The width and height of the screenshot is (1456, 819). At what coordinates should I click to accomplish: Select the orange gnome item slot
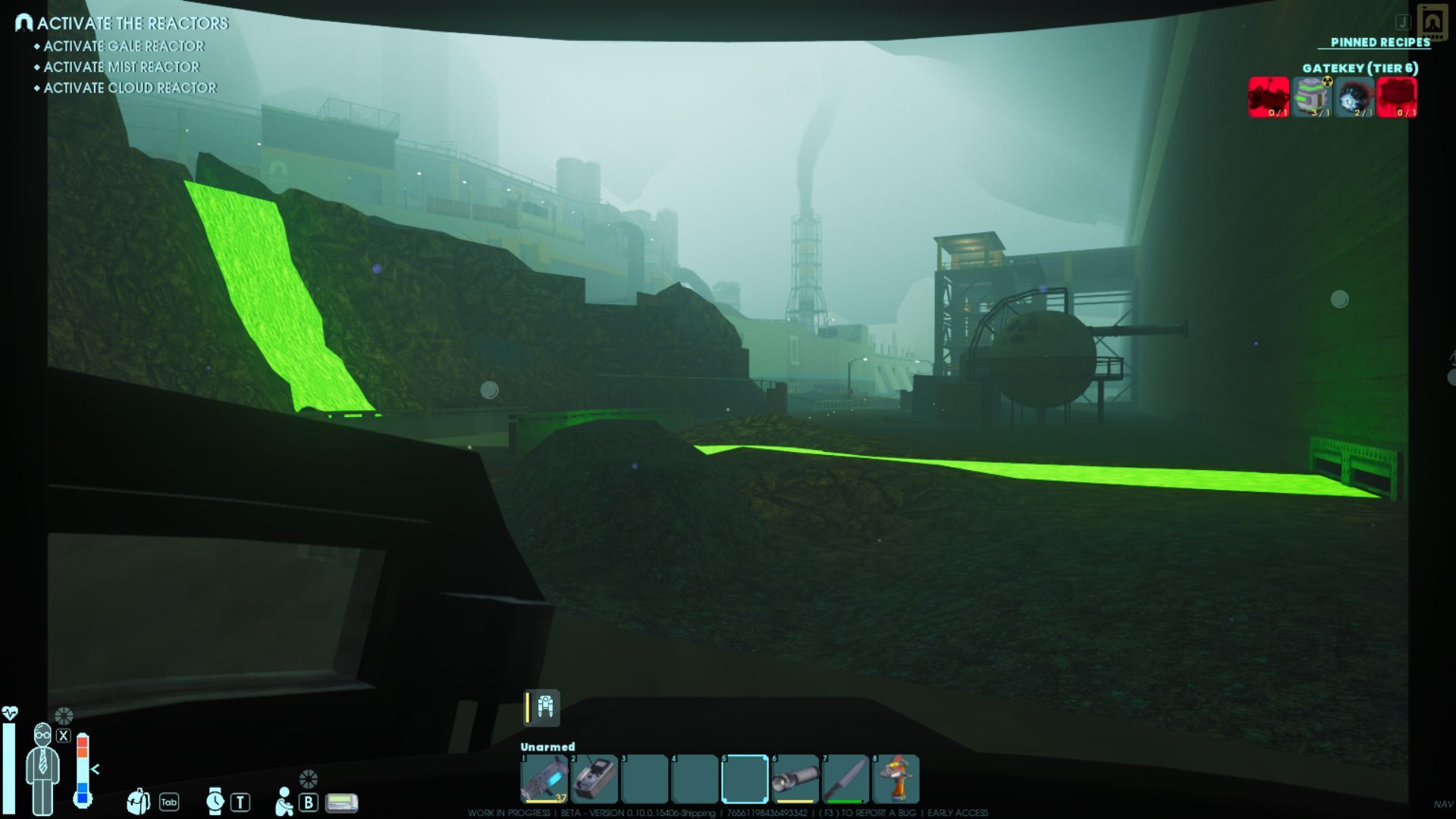(x=896, y=779)
